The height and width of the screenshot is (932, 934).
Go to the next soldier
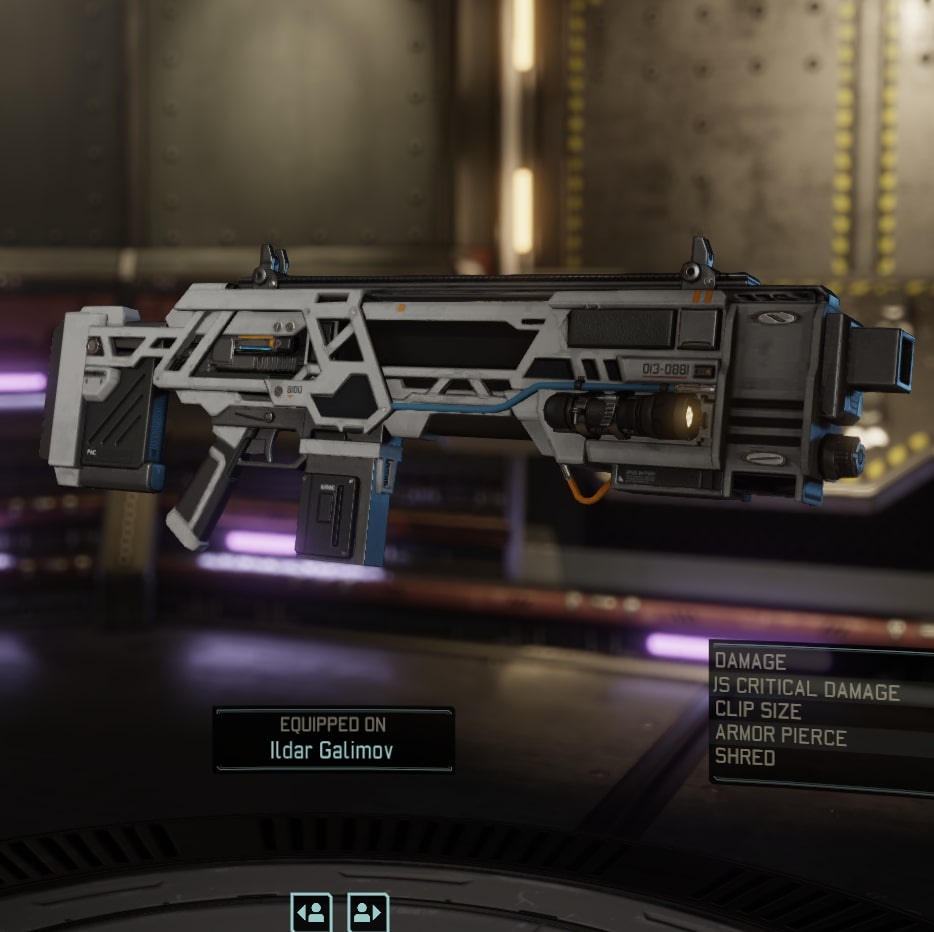click(x=368, y=912)
